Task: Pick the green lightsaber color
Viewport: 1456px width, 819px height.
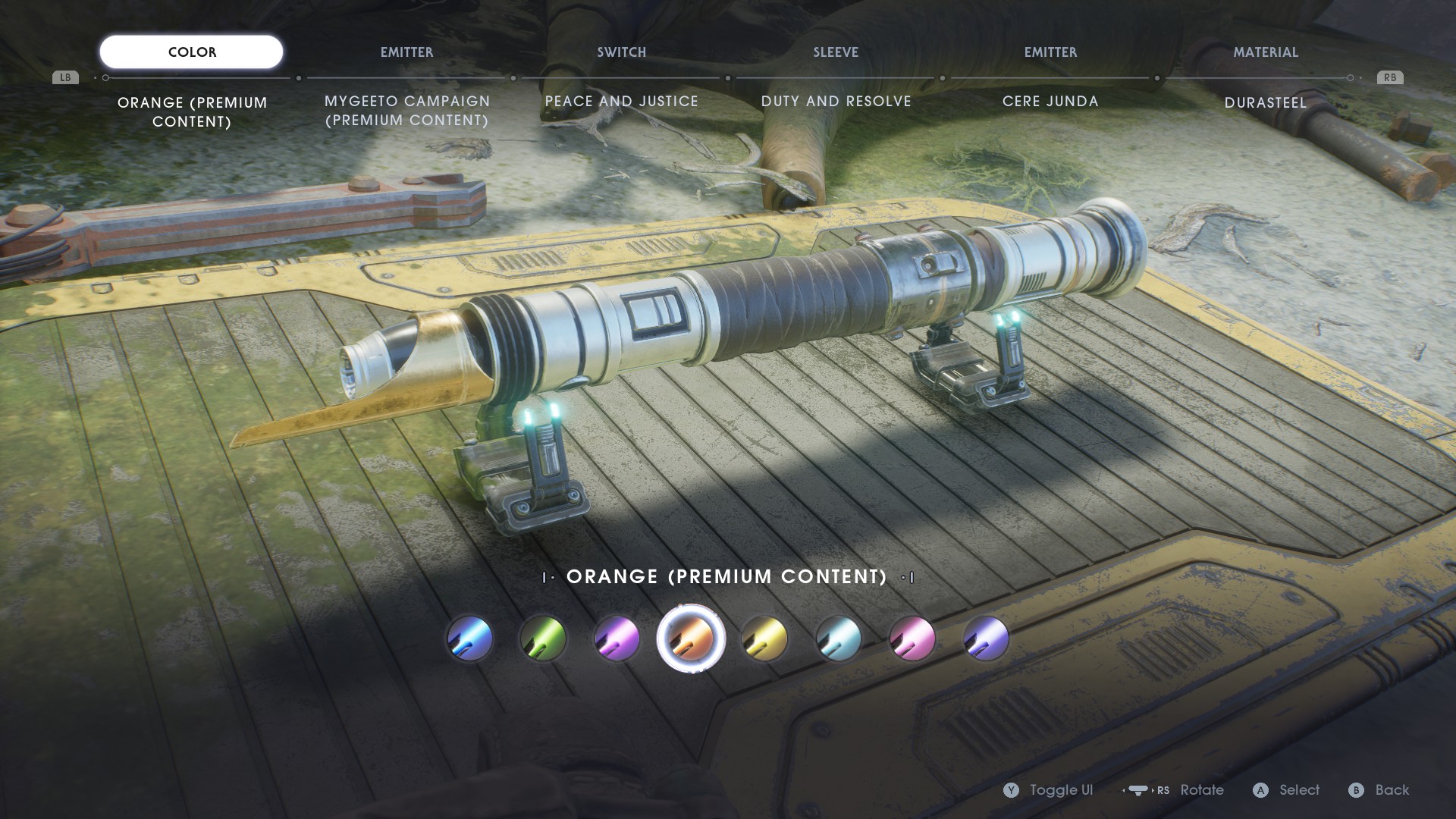Action: click(x=544, y=639)
